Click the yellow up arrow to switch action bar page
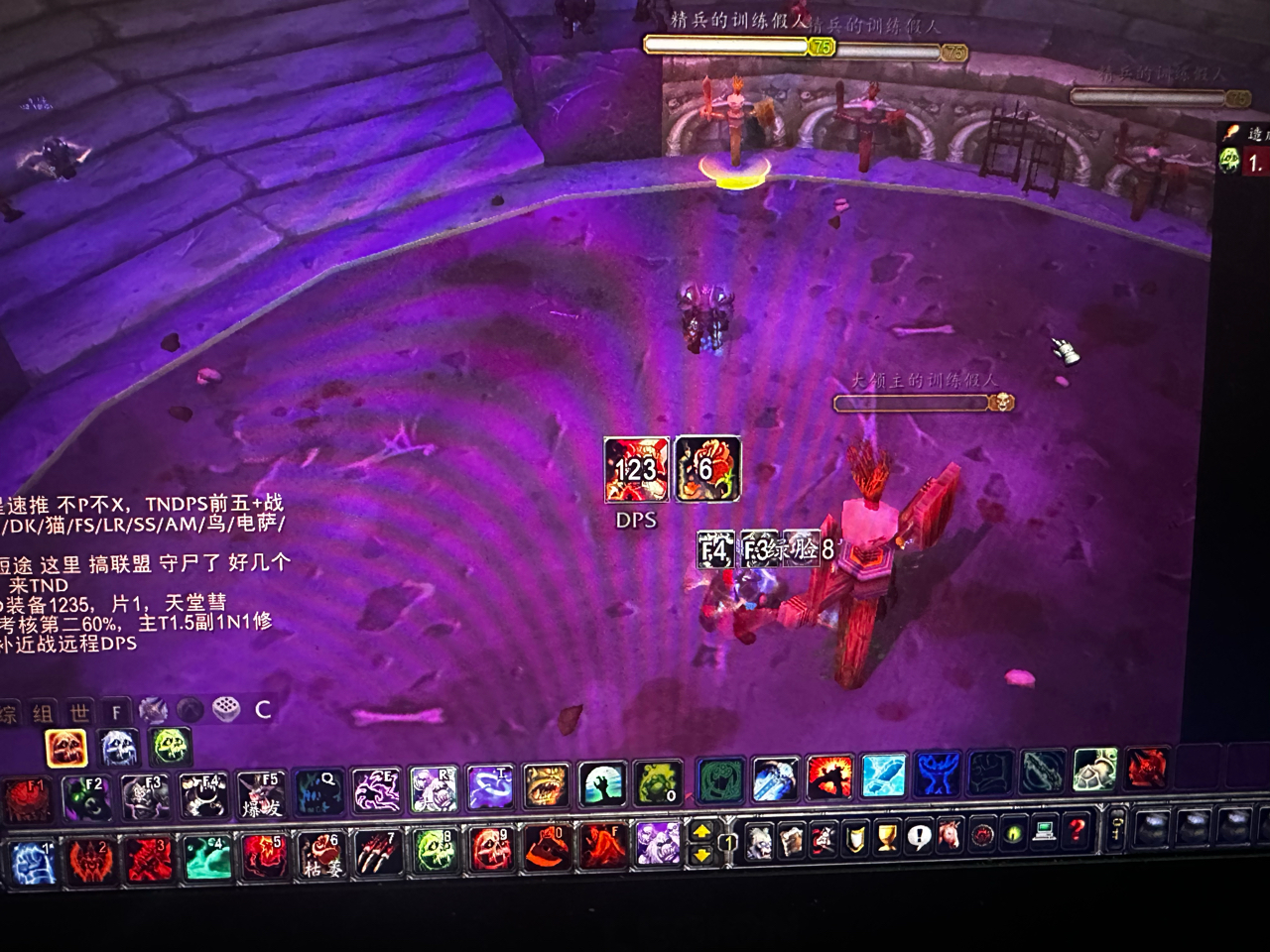This screenshot has height=952, width=1270. 700,832
